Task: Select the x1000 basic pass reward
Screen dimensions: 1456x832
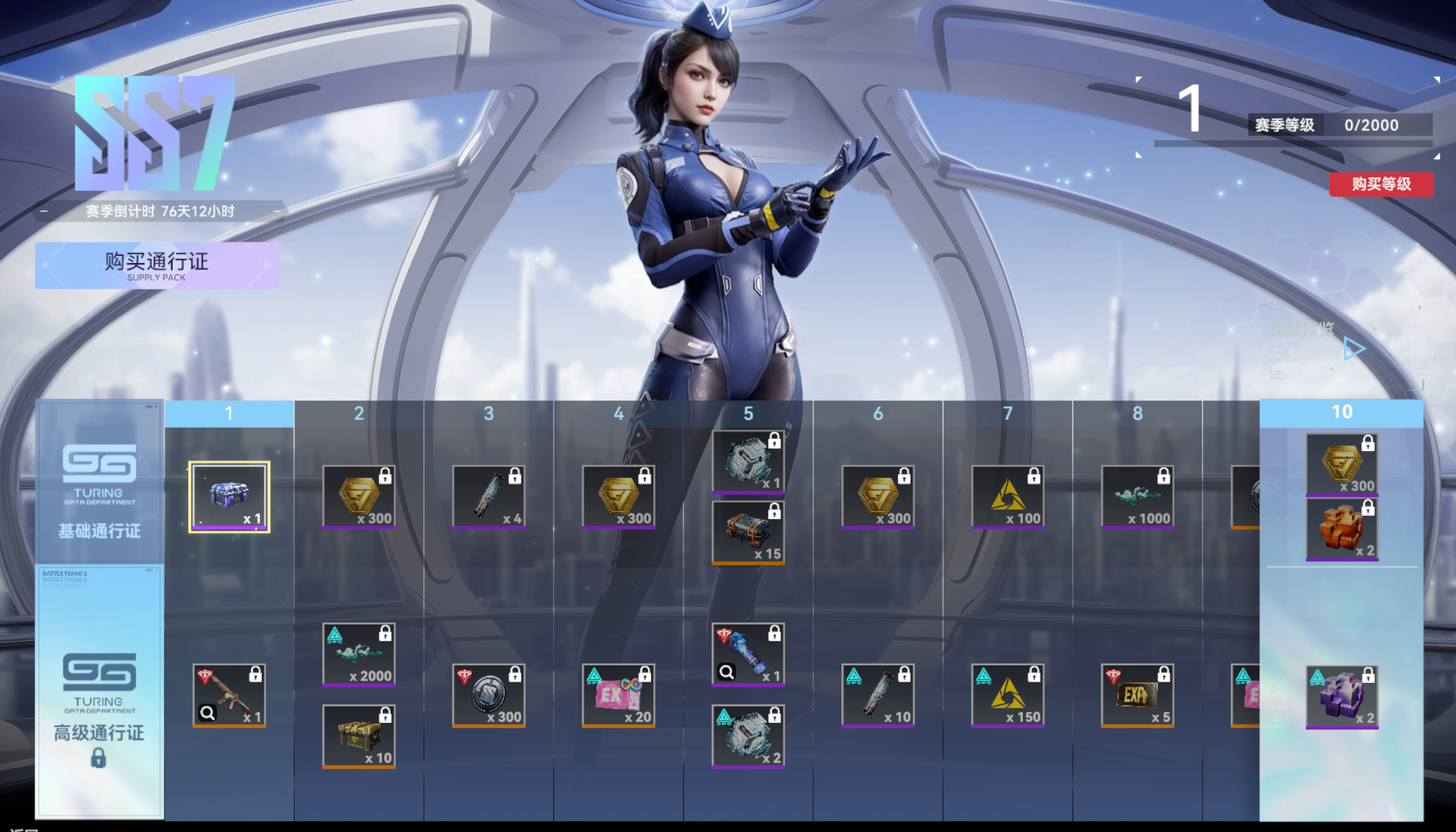Action: (1137, 497)
